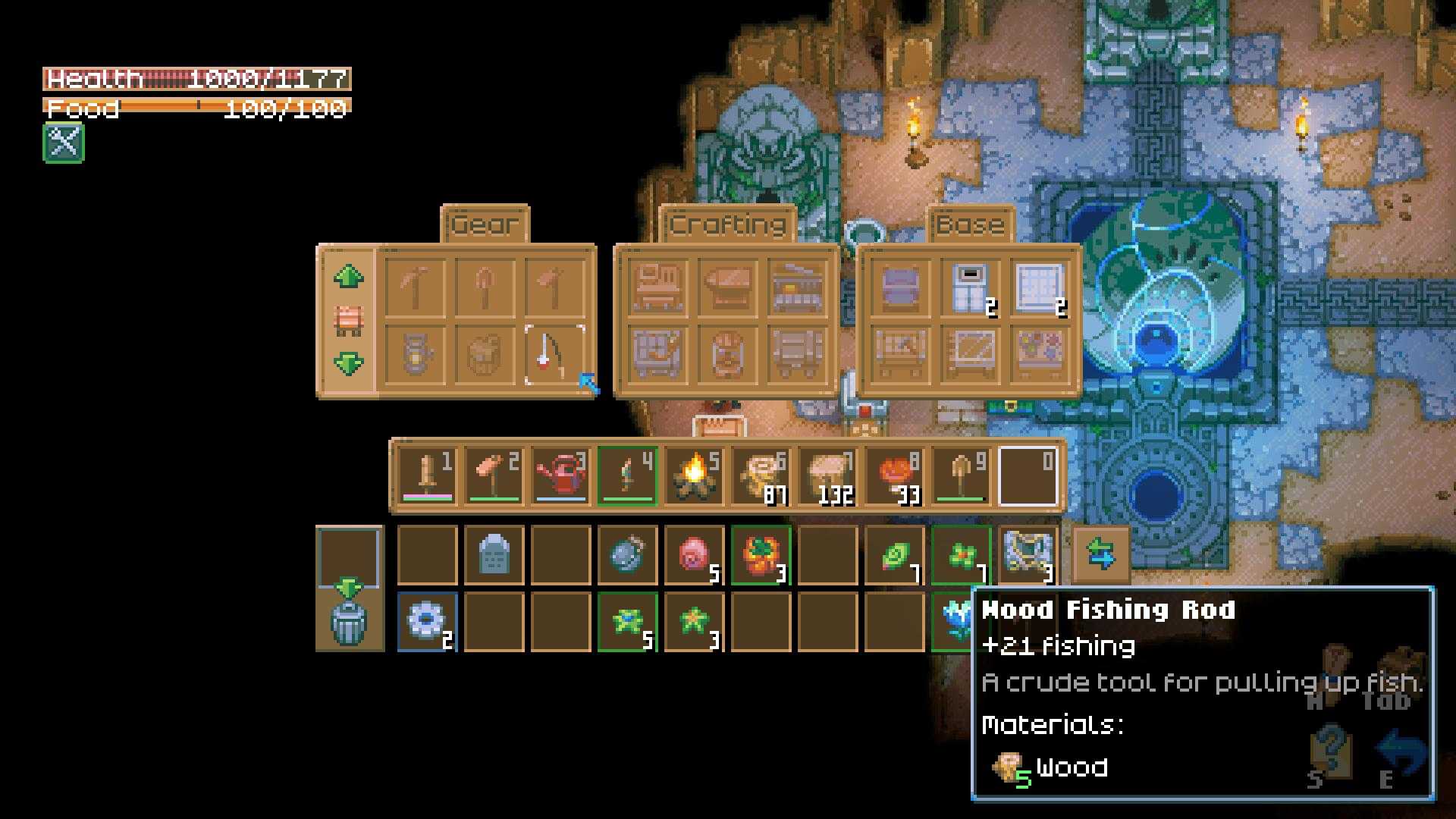Select the stack of 132 in hotbar
This screenshot has height=819, width=1456.
click(x=828, y=476)
